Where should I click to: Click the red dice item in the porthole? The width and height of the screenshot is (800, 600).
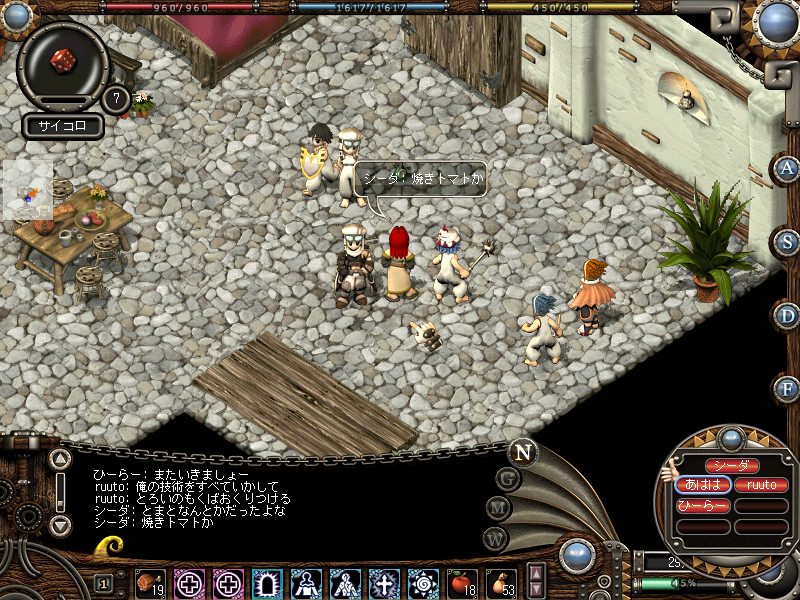tap(63, 60)
